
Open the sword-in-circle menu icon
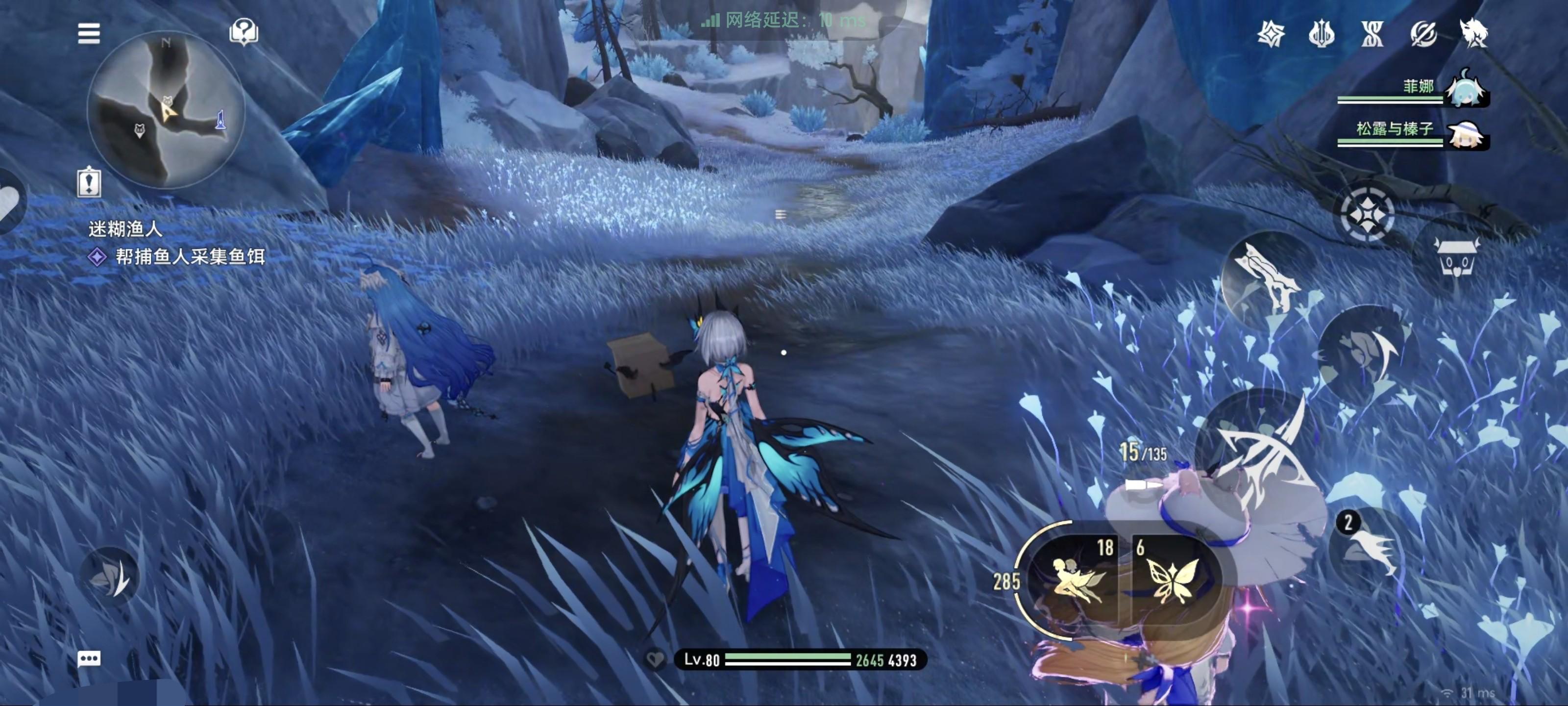1423,33
